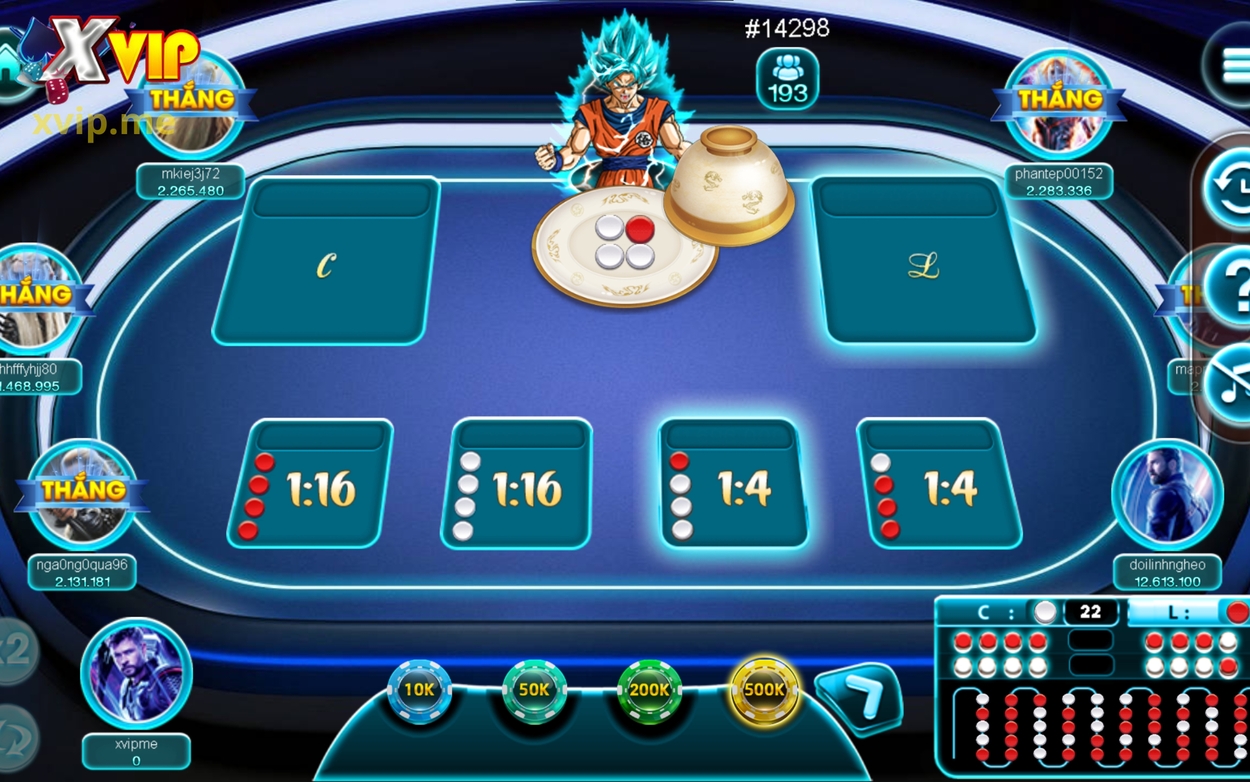Open the red and white results history board
Screen dimensions: 1250x782
coord(1092,700)
